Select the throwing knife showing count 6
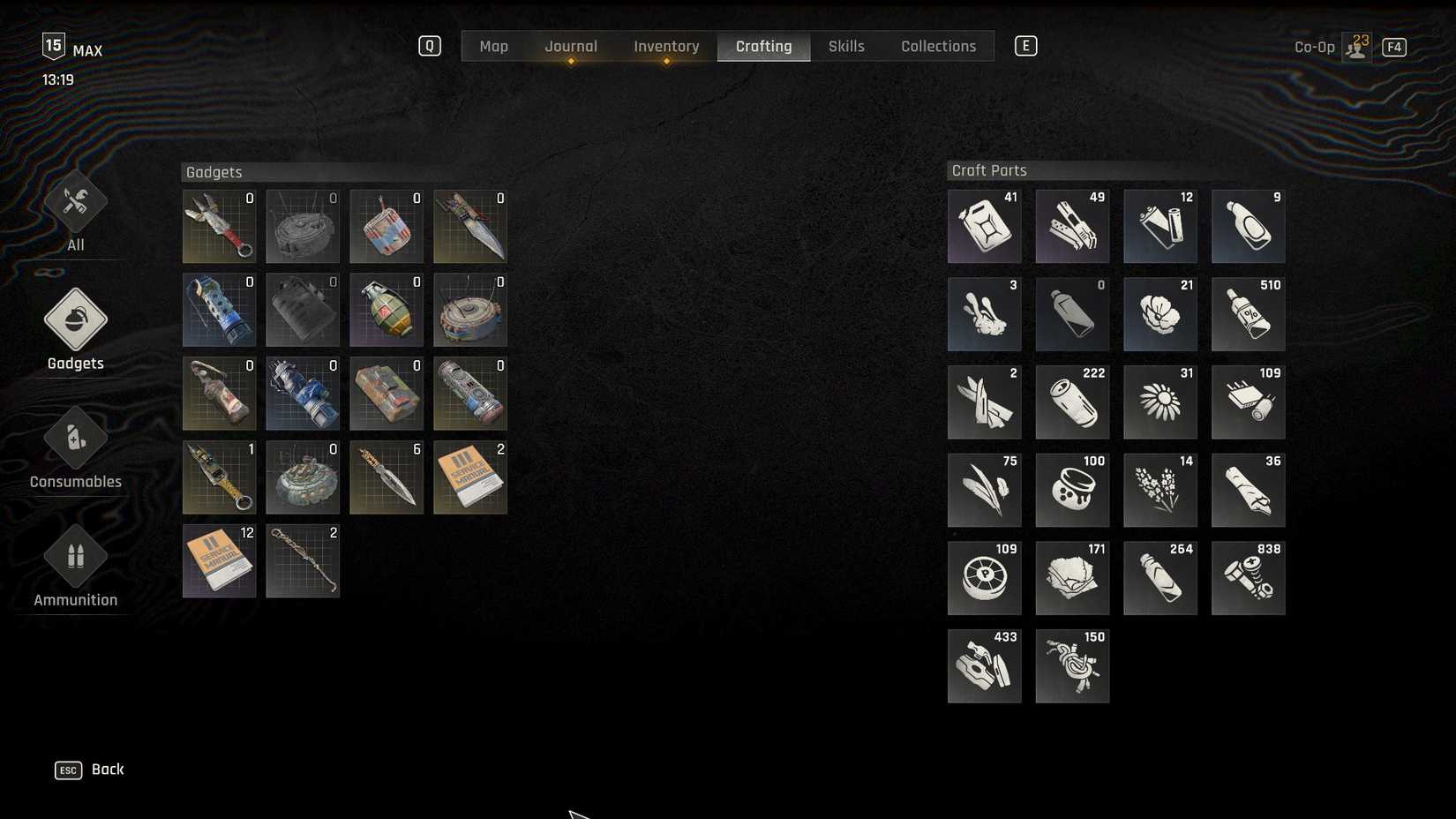 coord(387,477)
